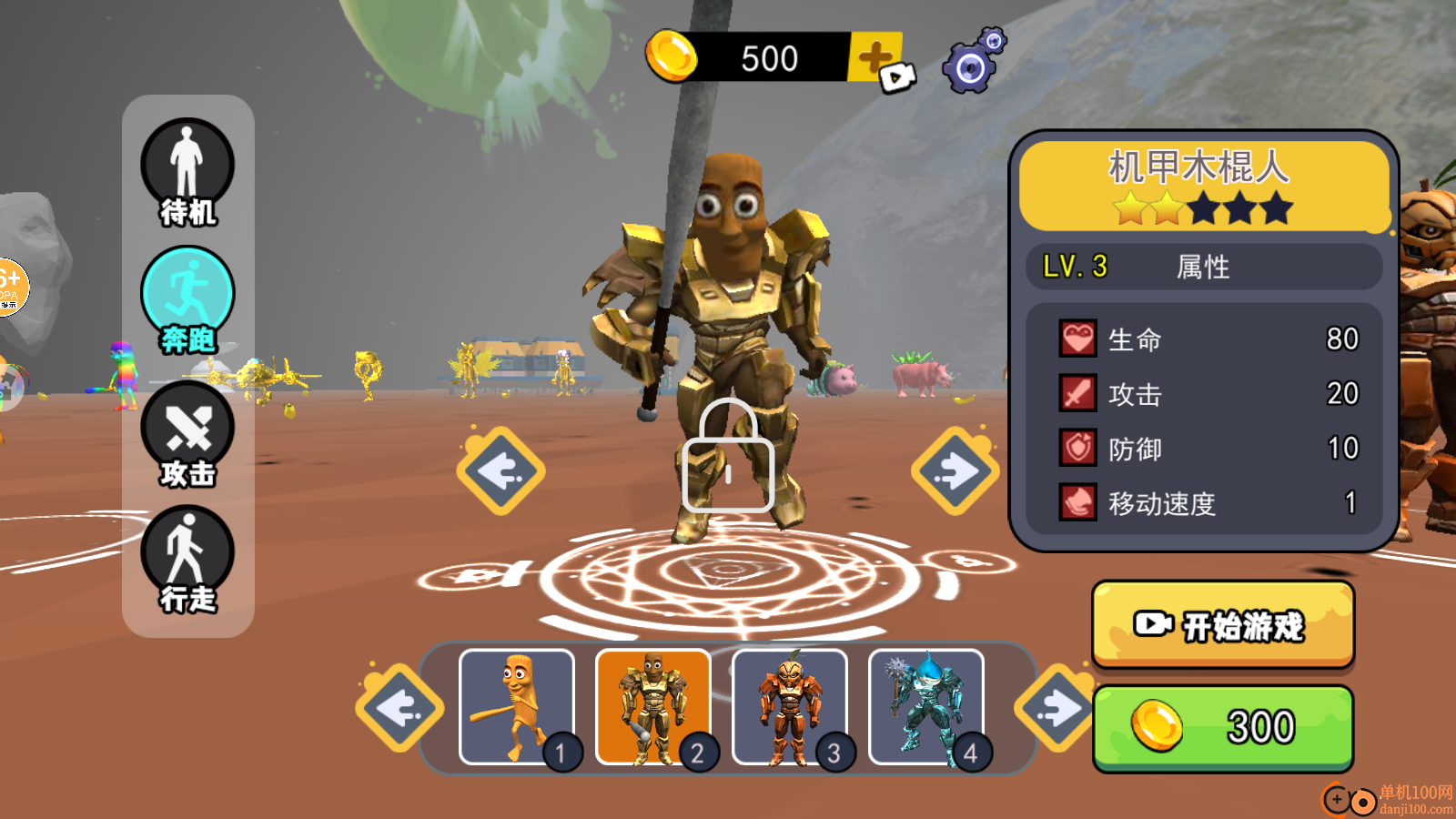Select character thumbnail number 1
Image resolution: width=1456 pixels, height=819 pixels.
[x=517, y=707]
